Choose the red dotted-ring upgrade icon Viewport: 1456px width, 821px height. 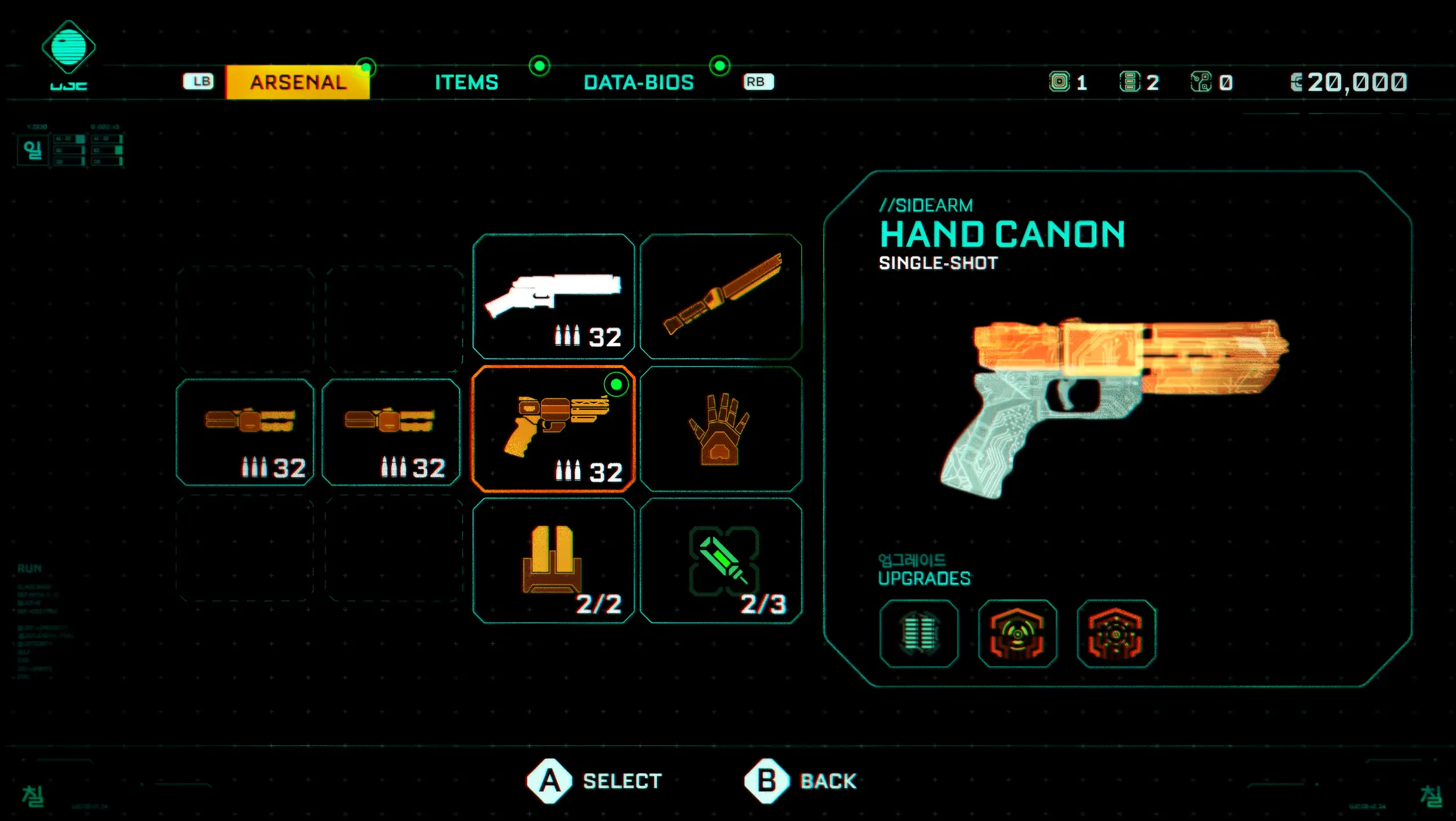1116,634
